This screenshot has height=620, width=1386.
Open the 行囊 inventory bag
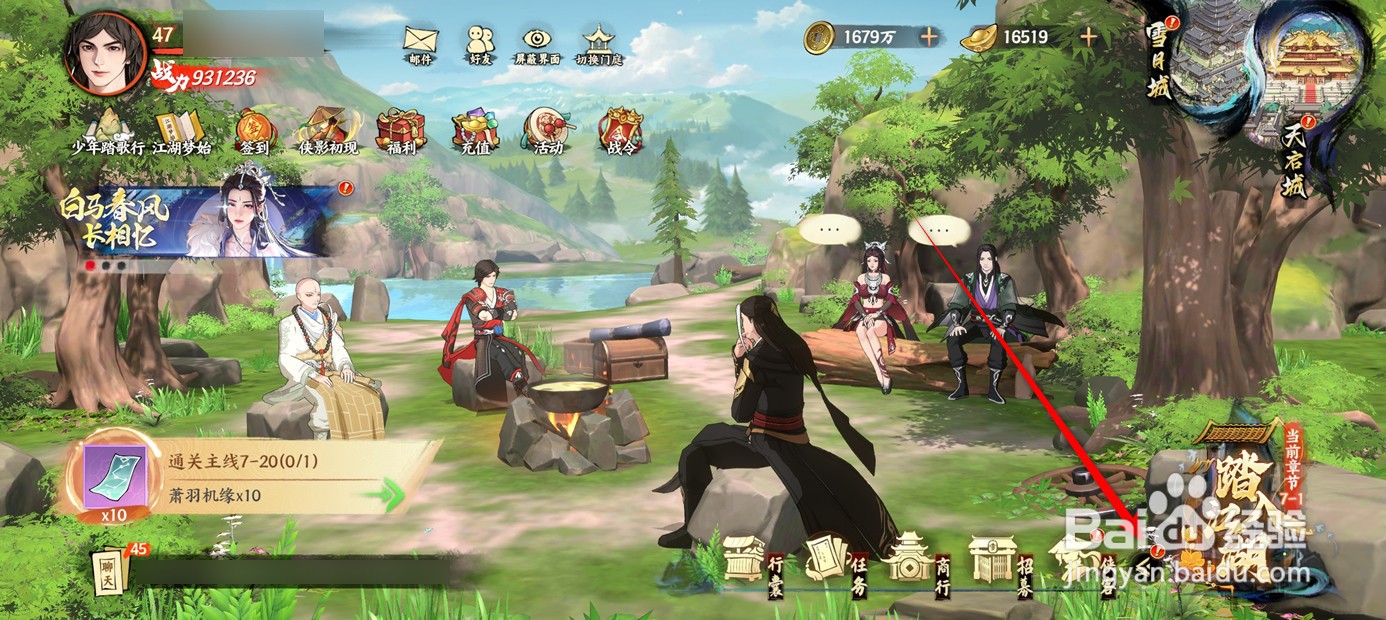[x=745, y=558]
